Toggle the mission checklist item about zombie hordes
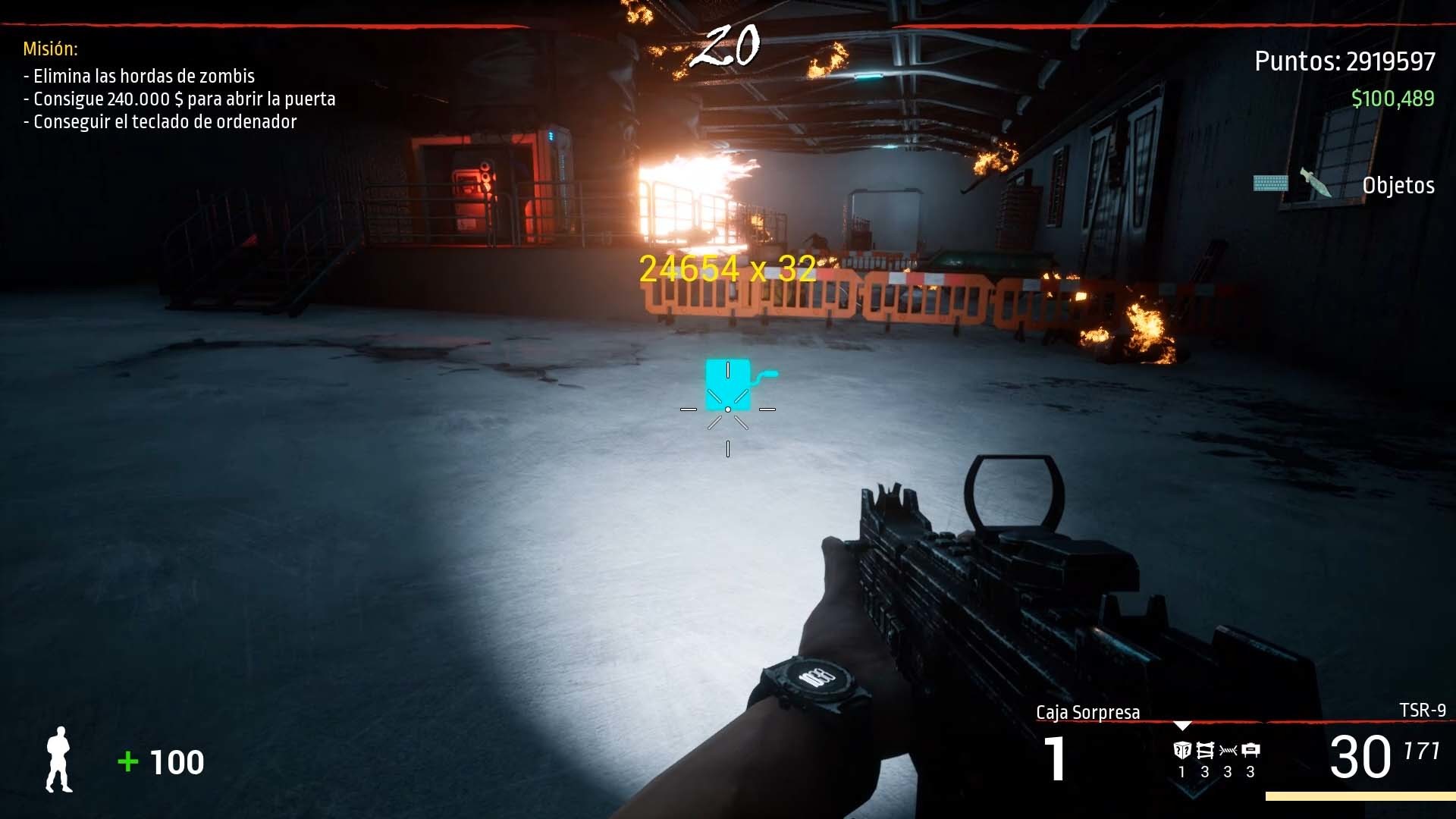The height and width of the screenshot is (819, 1456). tap(139, 77)
